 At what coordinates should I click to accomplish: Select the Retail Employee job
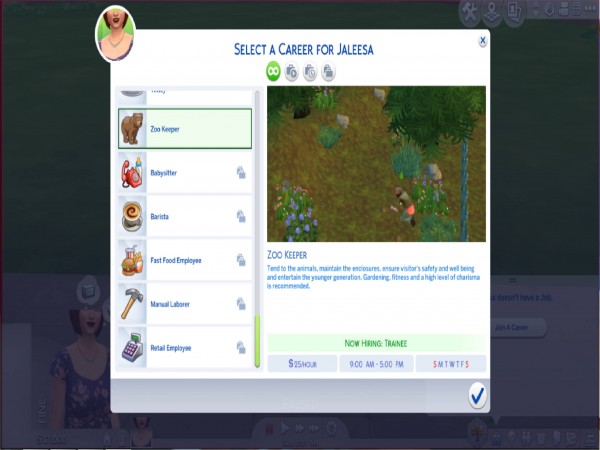[x=185, y=348]
